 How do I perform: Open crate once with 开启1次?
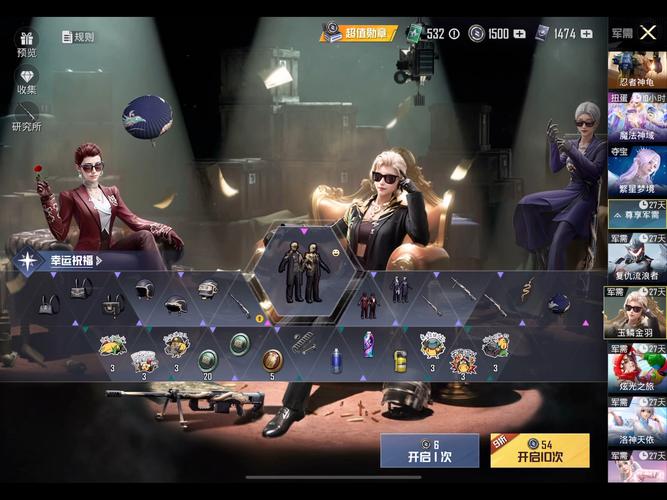tap(429, 451)
